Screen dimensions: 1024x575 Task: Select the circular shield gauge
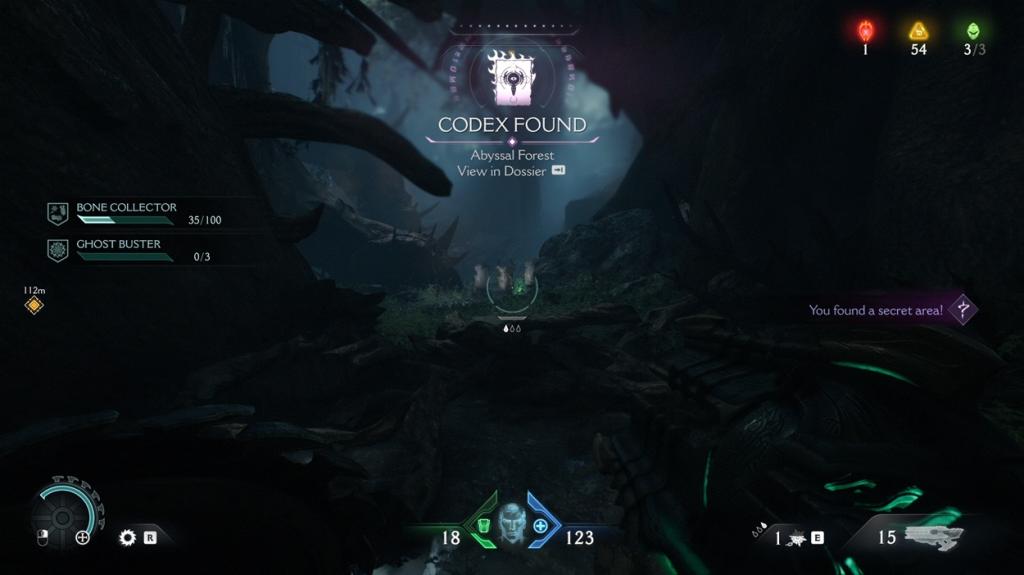click(66, 514)
